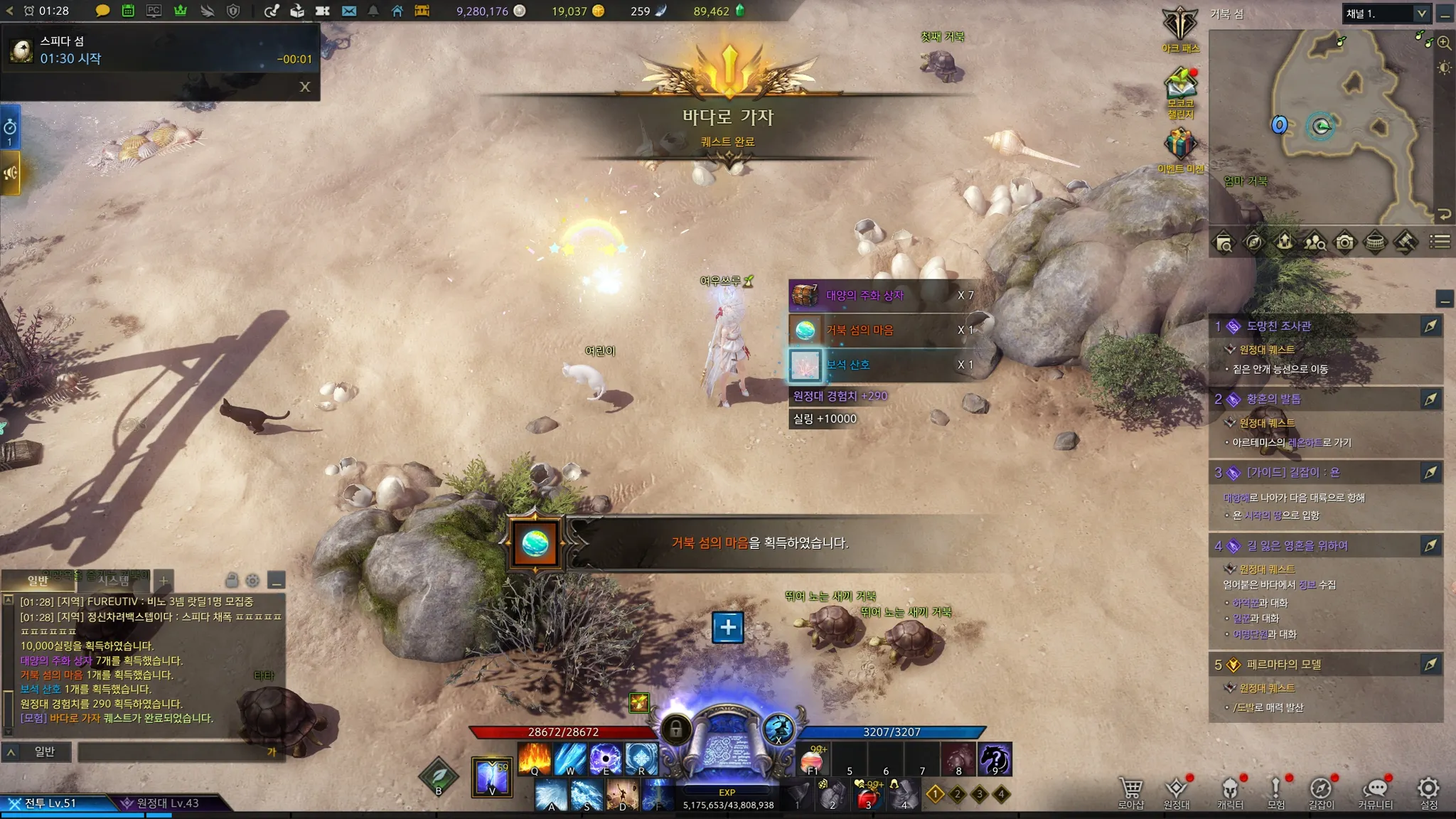Click the blue plus button
Screen dimensions: 1456x819
pyautogui.click(x=727, y=627)
